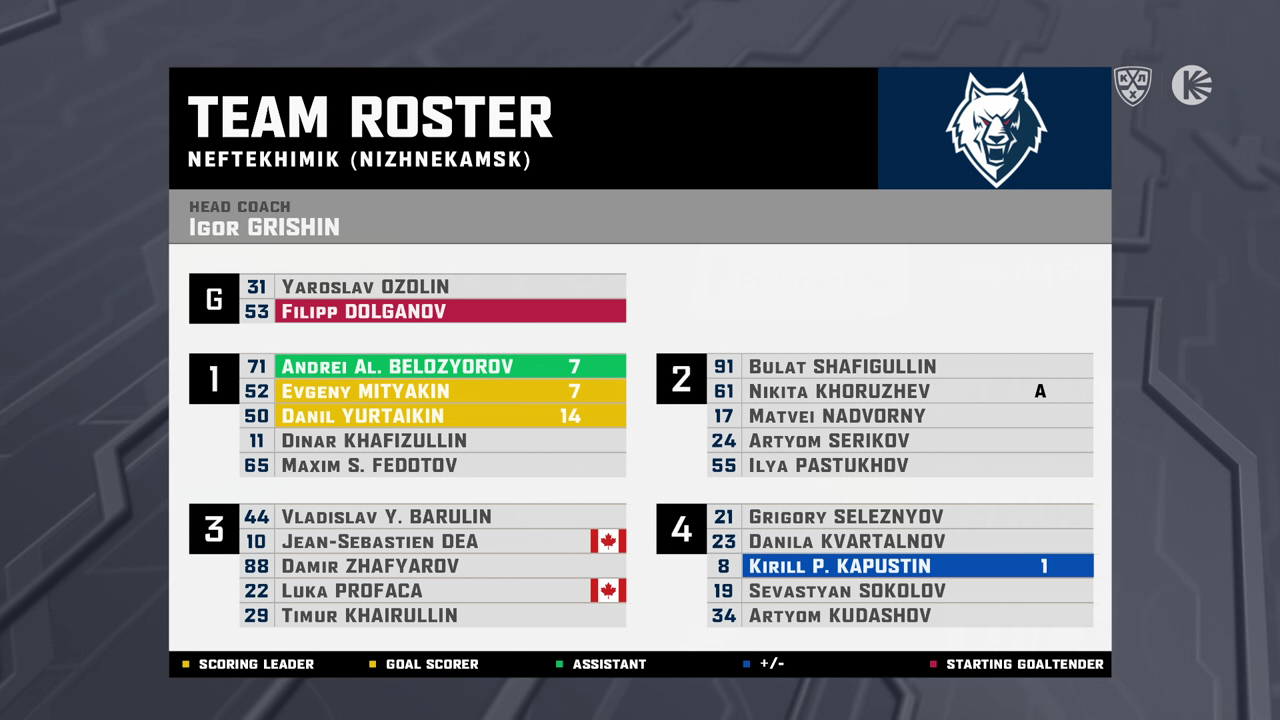The width and height of the screenshot is (1280, 720).
Task: Select Luka Profaca roster entry
Action: tap(432, 591)
